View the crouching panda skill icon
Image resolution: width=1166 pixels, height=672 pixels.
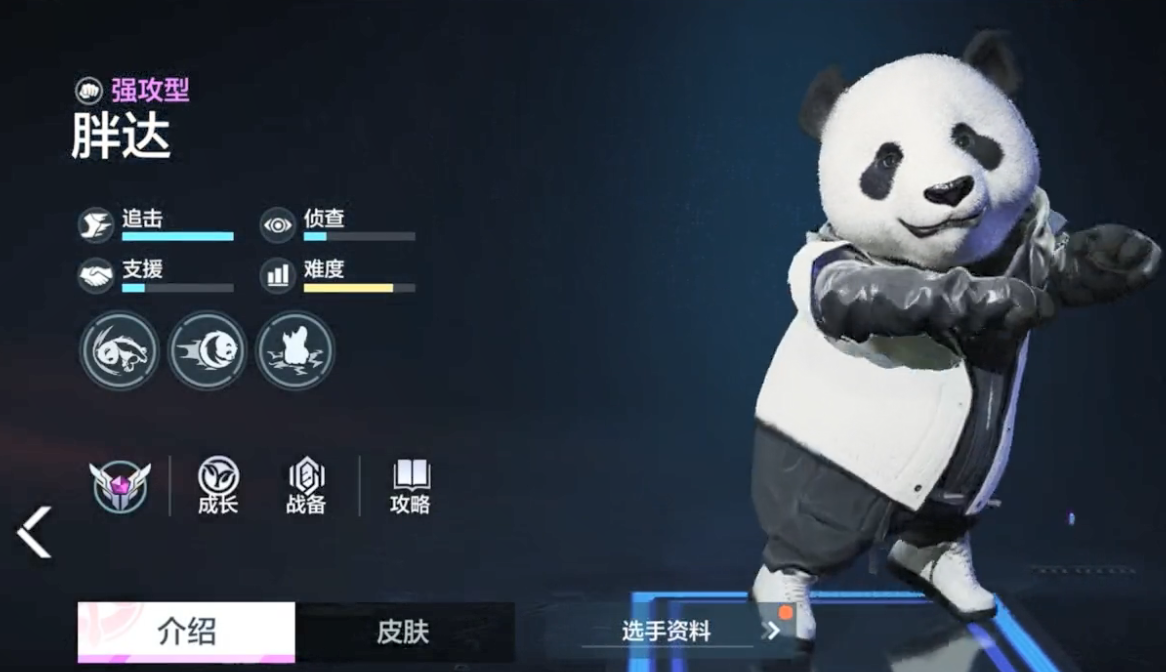click(x=119, y=350)
